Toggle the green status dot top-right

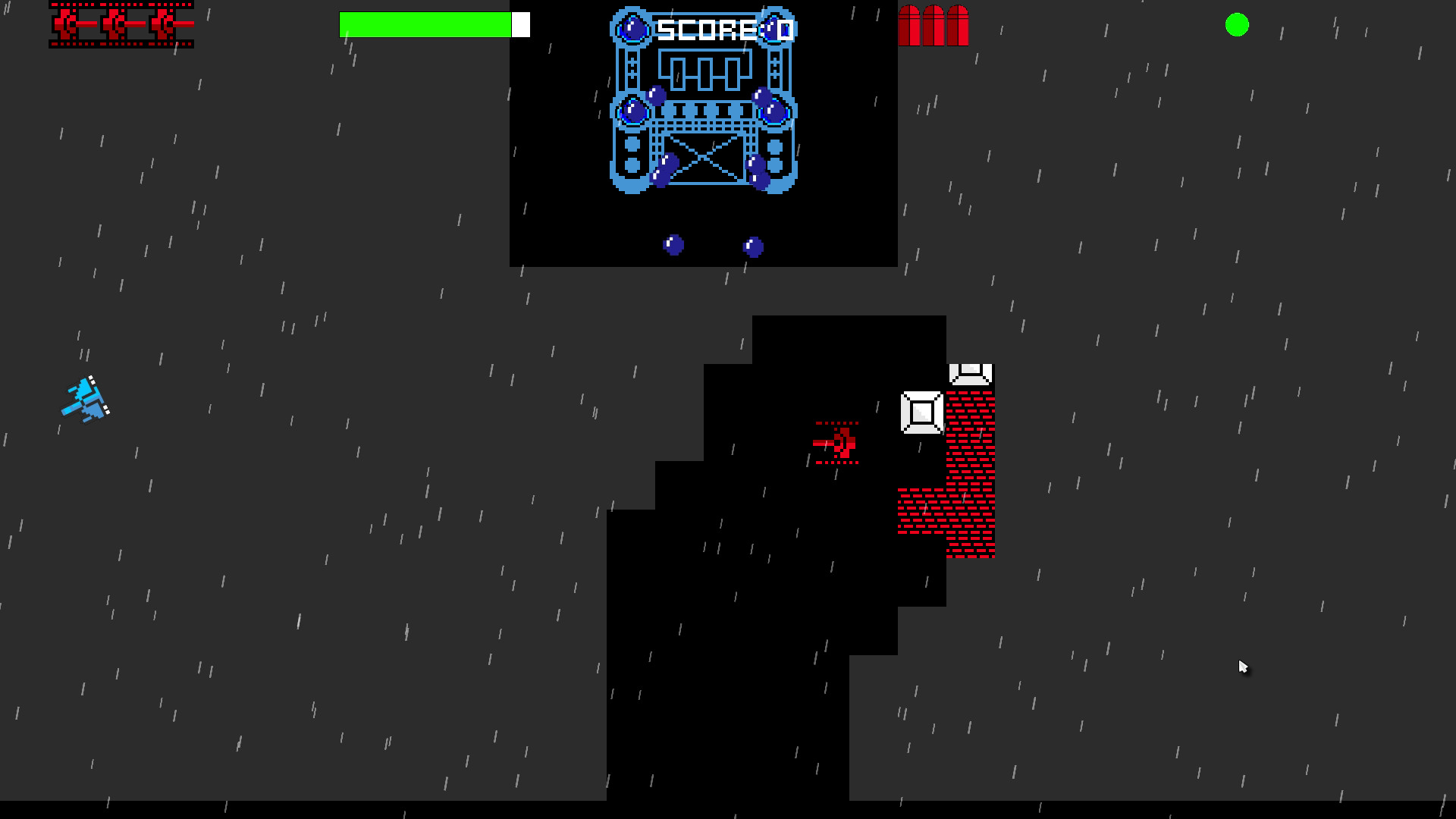(x=1238, y=26)
